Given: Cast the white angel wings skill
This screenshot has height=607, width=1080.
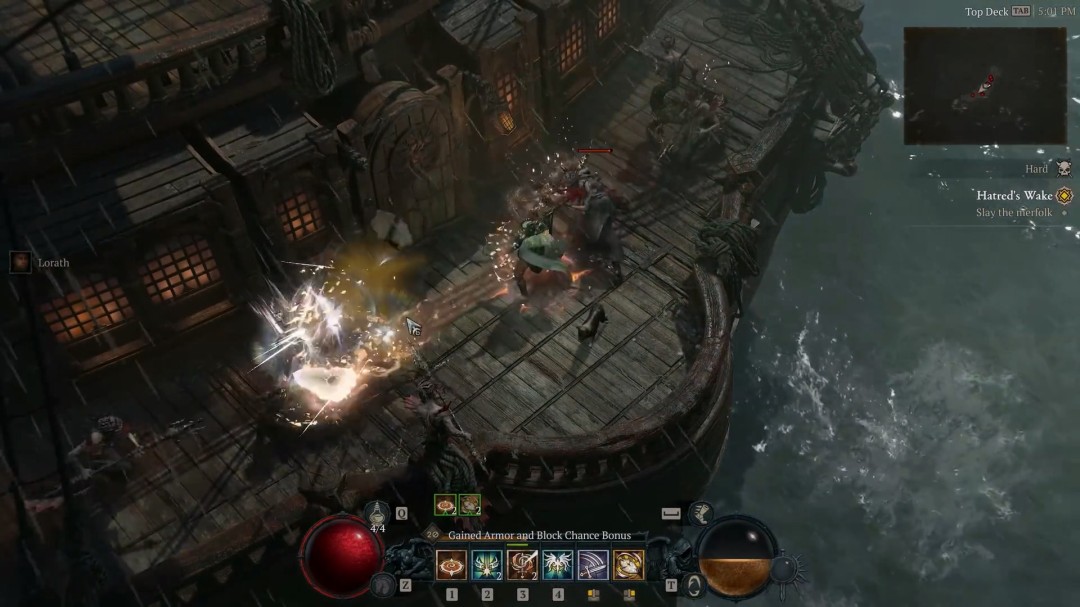Looking at the screenshot, I should [557, 565].
